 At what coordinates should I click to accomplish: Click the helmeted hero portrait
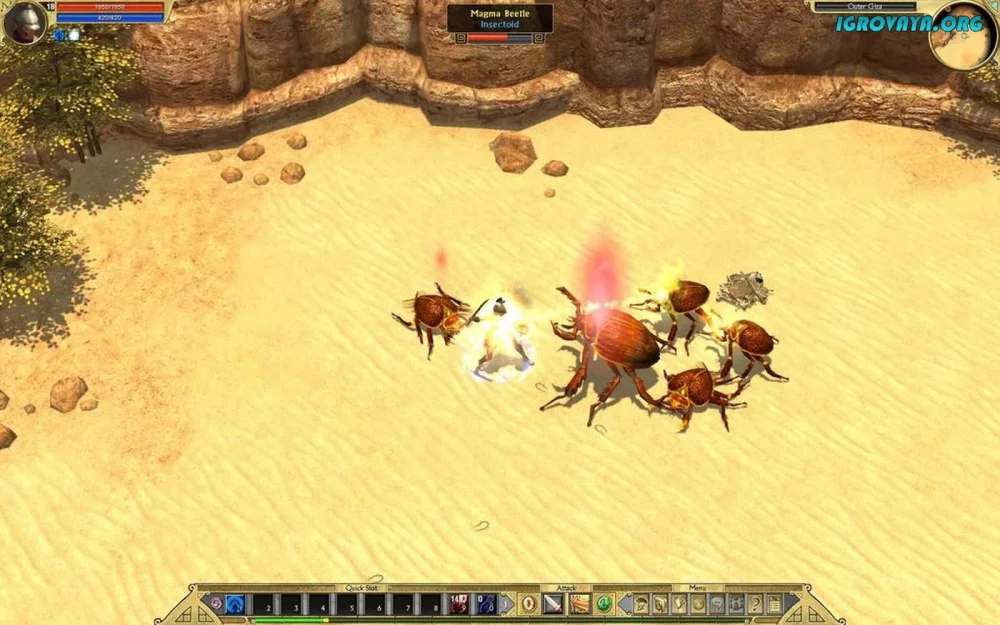tap(25, 22)
